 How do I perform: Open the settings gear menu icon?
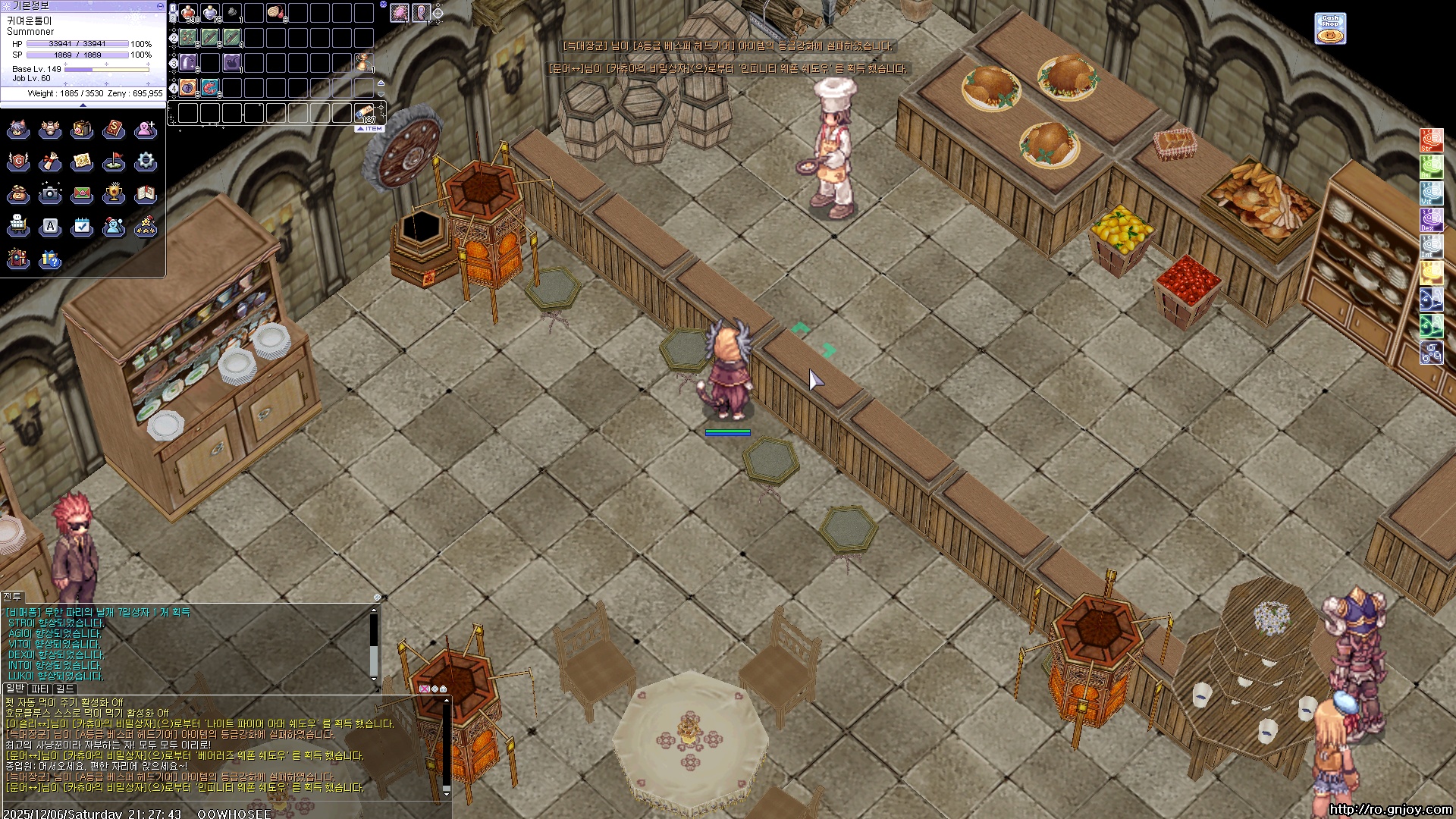tap(146, 162)
